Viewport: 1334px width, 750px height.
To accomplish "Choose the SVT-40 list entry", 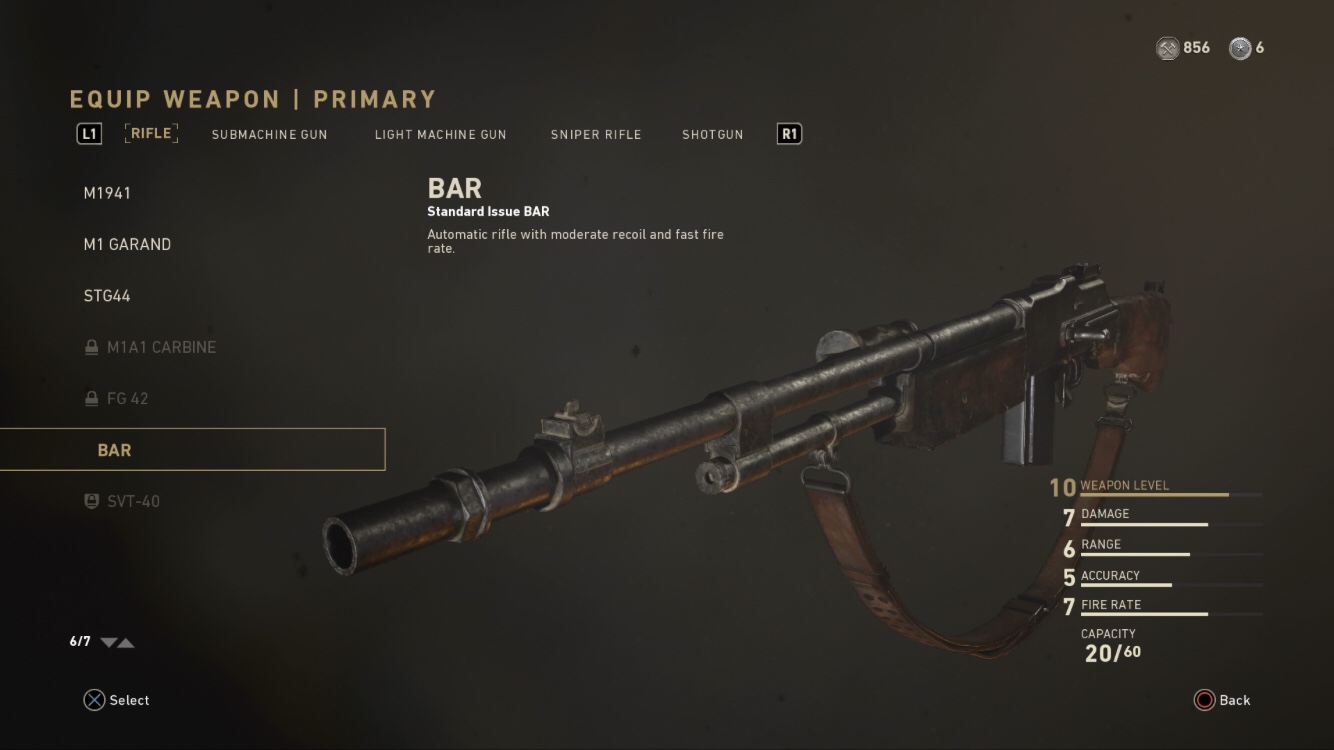I will pos(133,501).
